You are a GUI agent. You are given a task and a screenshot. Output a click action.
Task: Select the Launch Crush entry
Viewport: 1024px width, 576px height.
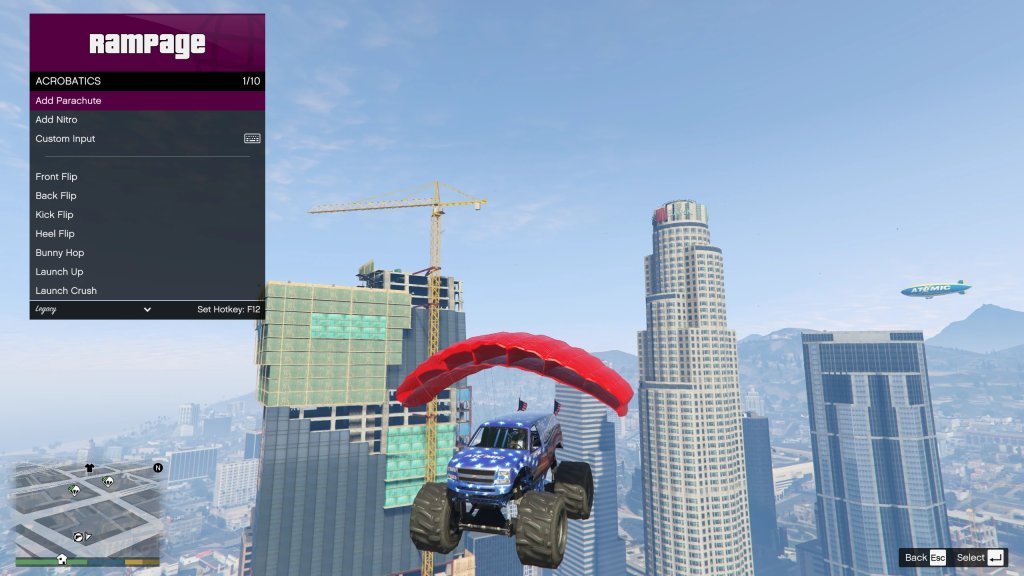click(x=147, y=291)
